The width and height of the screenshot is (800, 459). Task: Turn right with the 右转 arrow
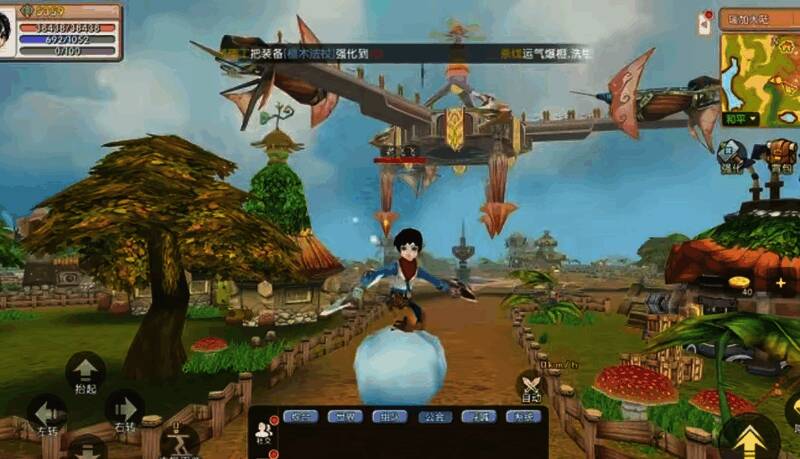124,409
